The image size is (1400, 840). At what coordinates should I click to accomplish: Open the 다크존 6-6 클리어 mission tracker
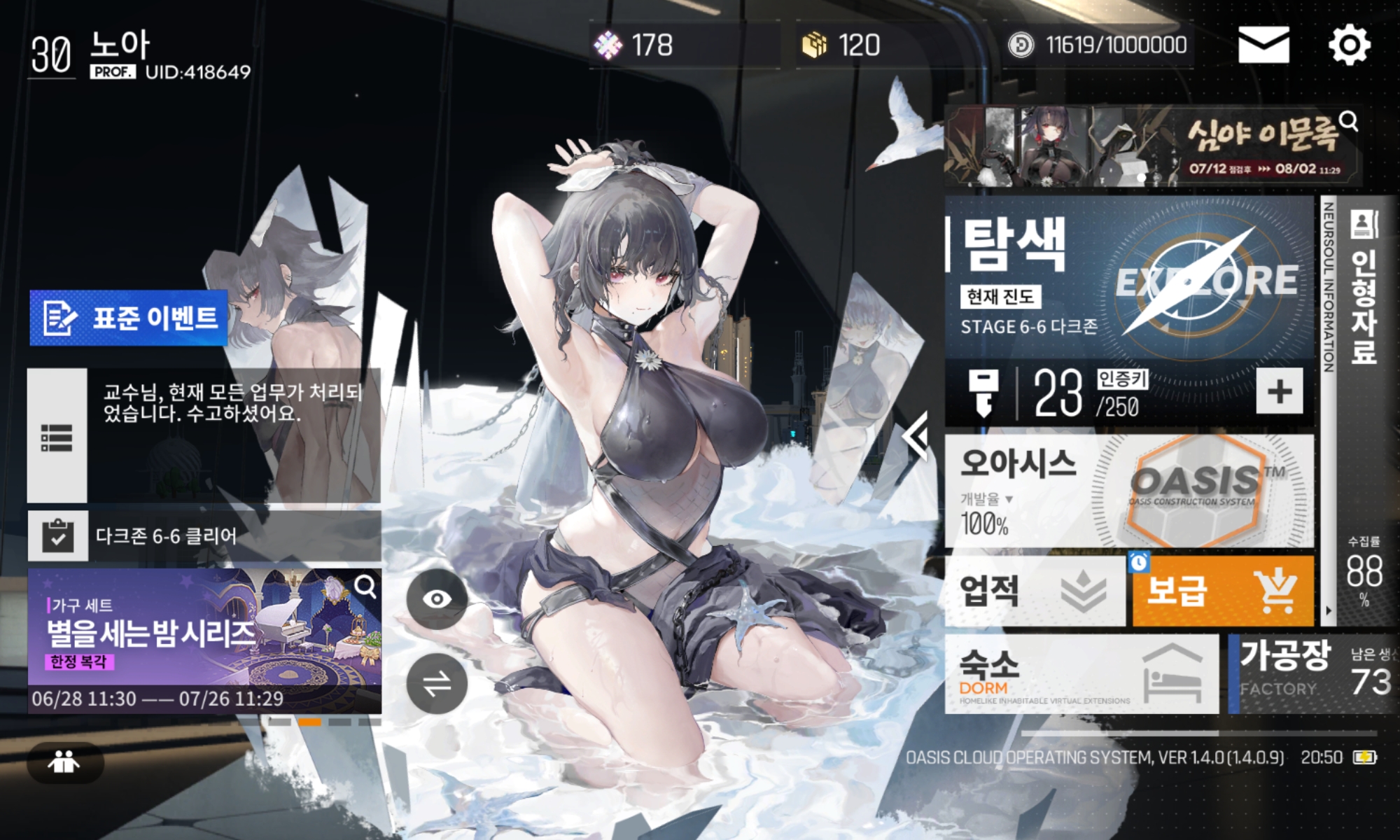(203, 536)
